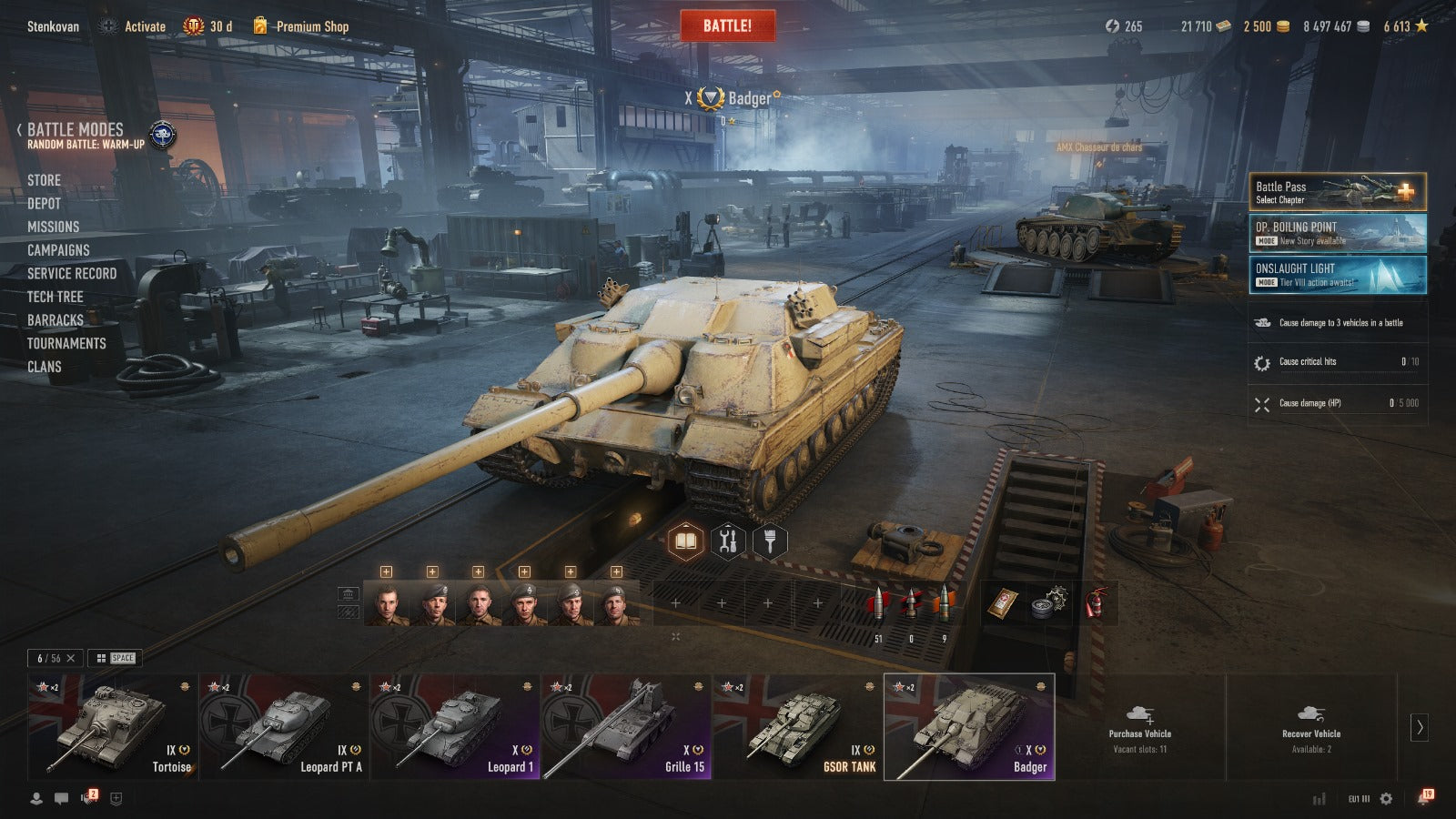
Task: Select the Onslaught Light mode banner
Action: pyautogui.click(x=1336, y=275)
